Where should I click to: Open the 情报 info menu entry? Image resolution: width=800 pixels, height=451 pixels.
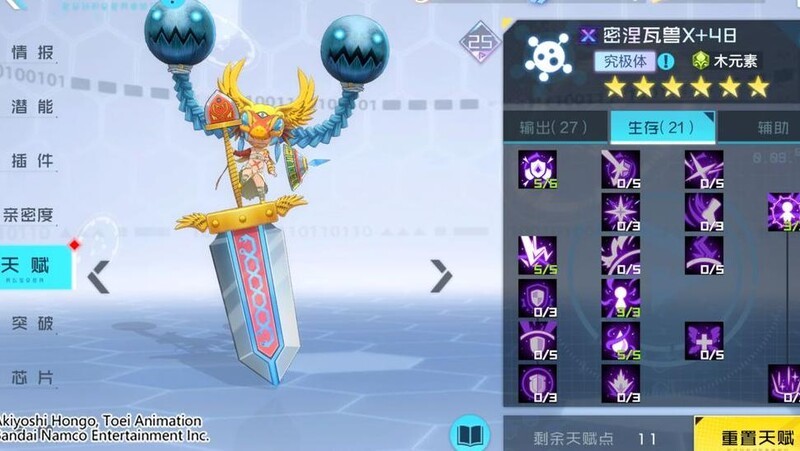coord(32,53)
